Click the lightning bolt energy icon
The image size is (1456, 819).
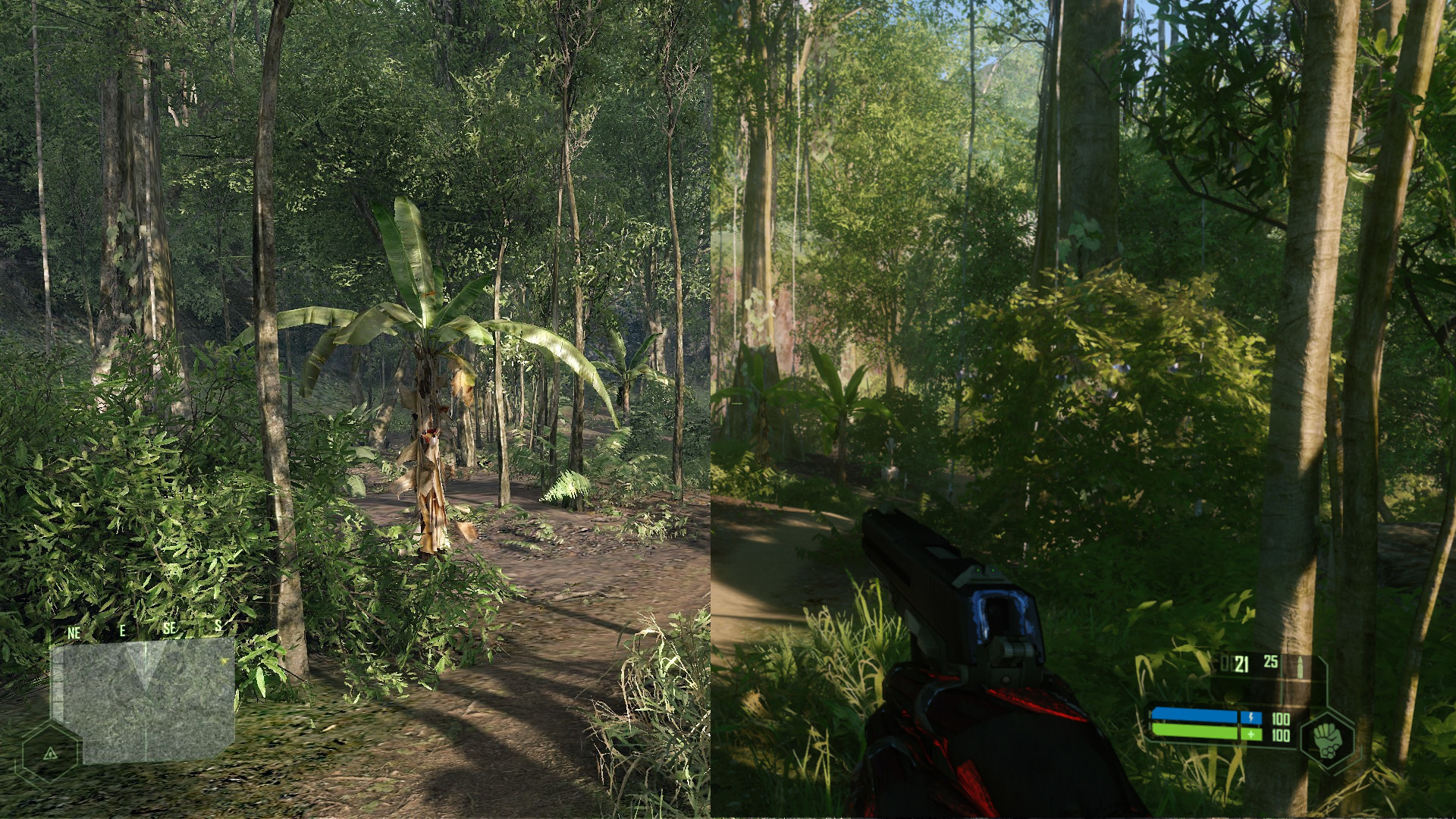1251,717
